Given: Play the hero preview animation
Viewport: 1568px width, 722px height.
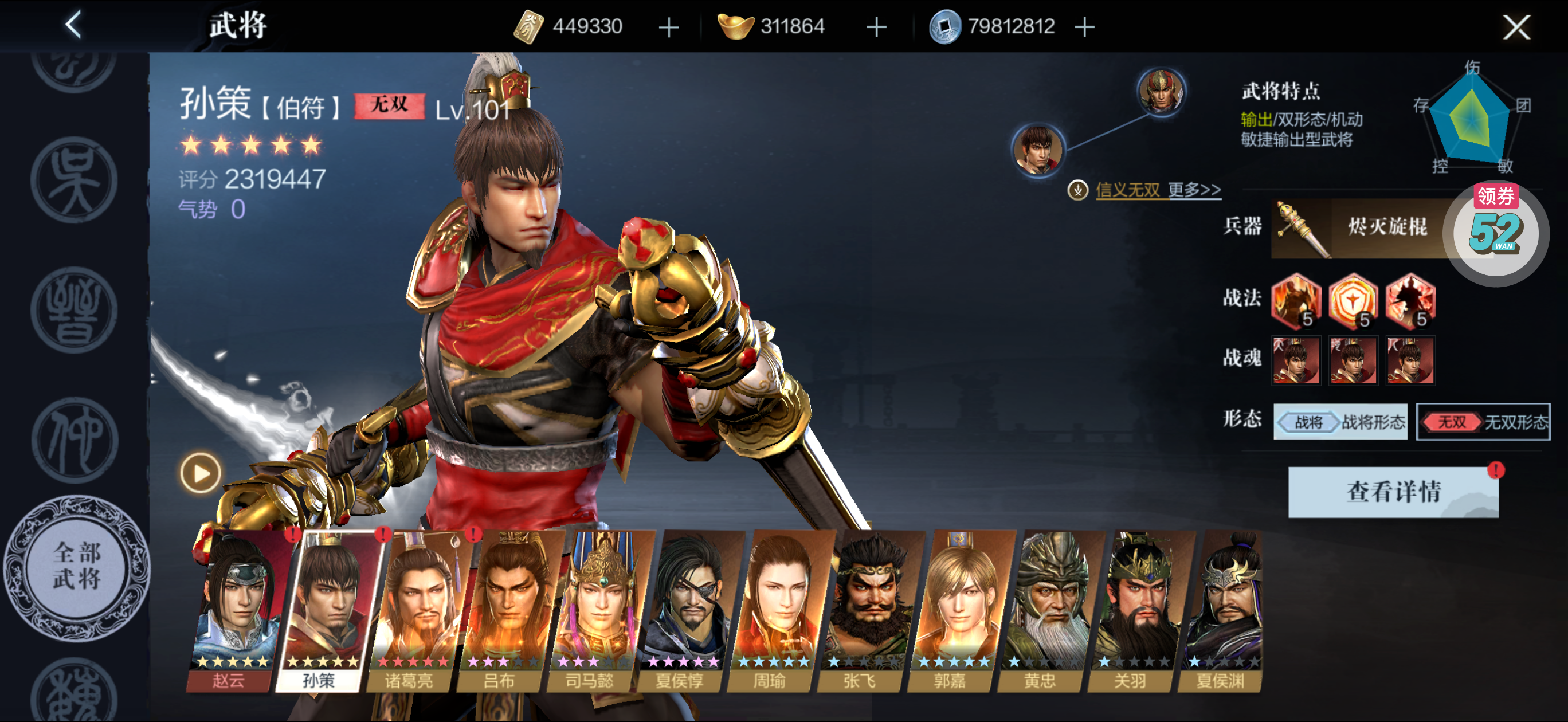Looking at the screenshot, I should (x=199, y=473).
